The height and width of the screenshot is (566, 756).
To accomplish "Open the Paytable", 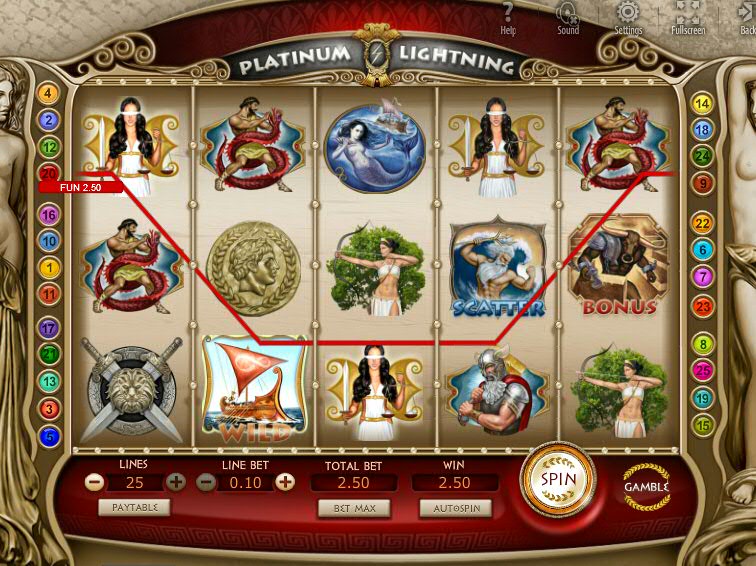I will click(134, 507).
